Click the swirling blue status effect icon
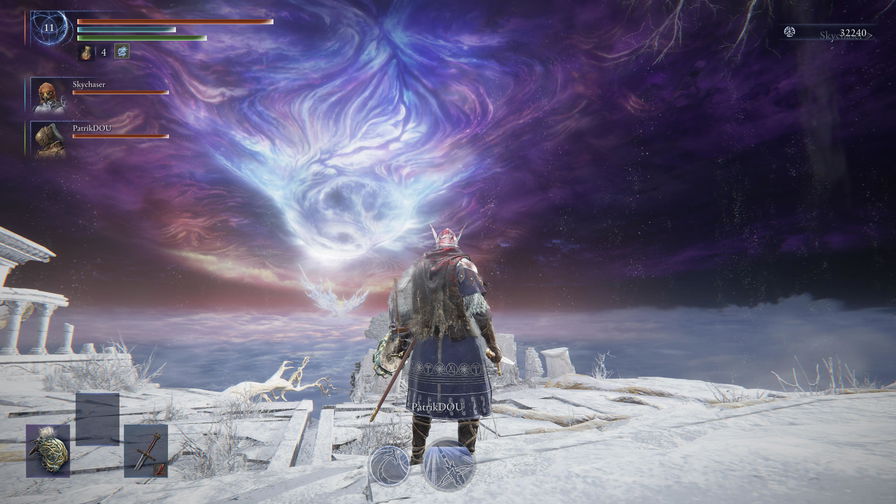 point(122,52)
